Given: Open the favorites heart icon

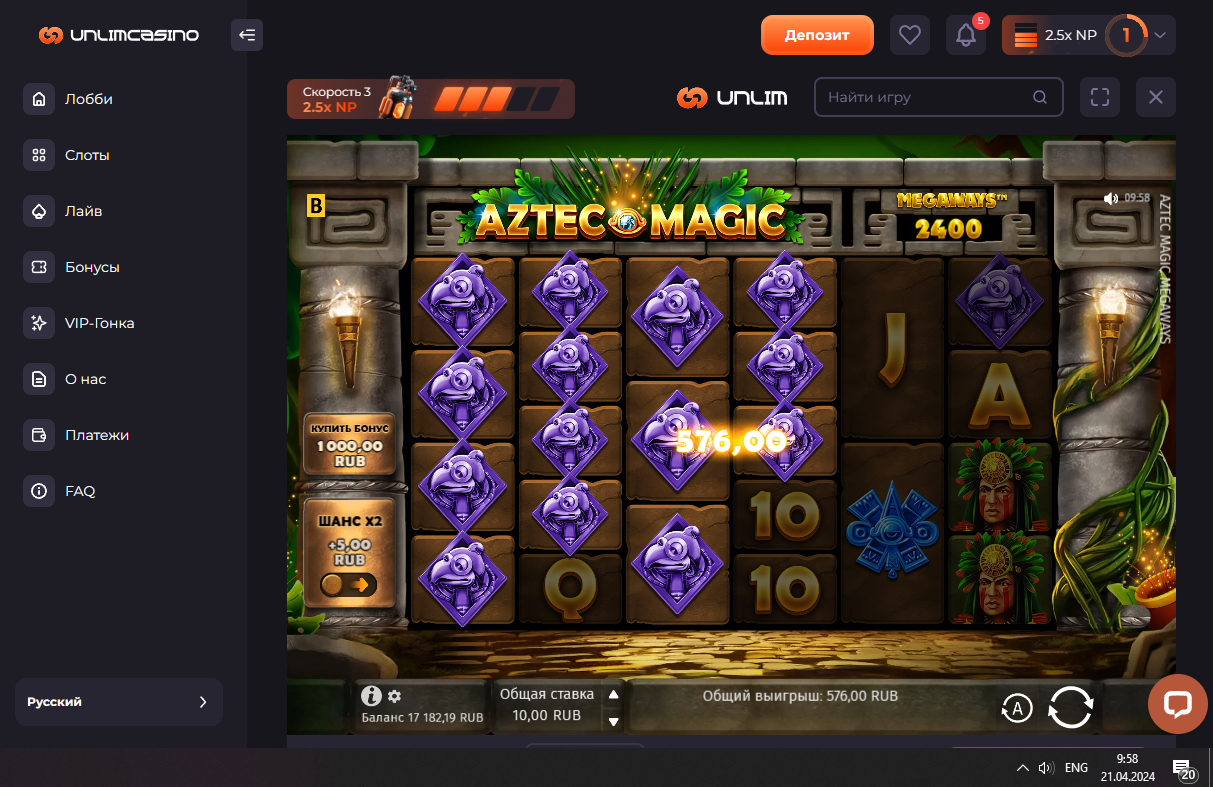Looking at the screenshot, I should click(909, 35).
